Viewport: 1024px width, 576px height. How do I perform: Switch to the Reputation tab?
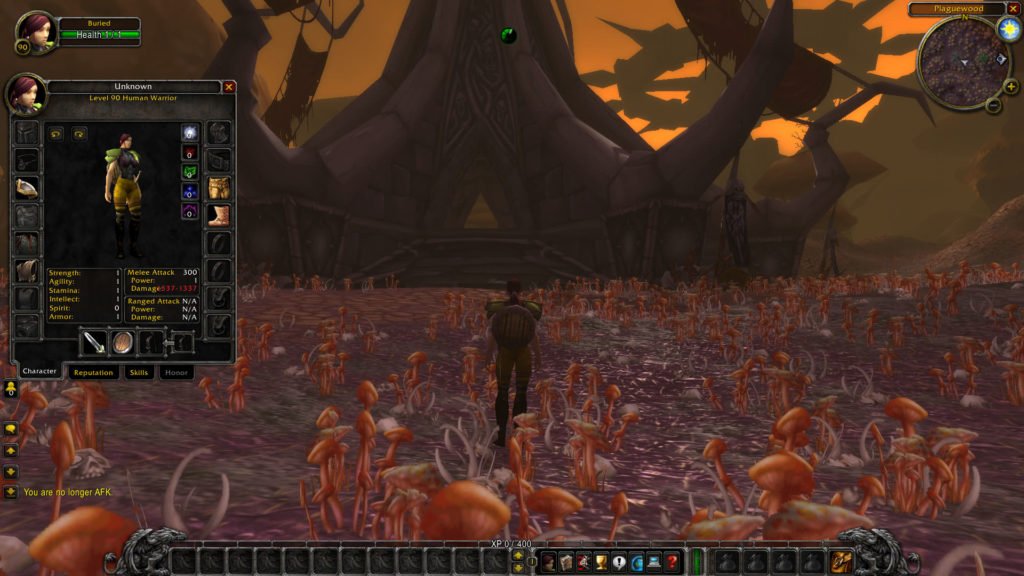(x=93, y=372)
